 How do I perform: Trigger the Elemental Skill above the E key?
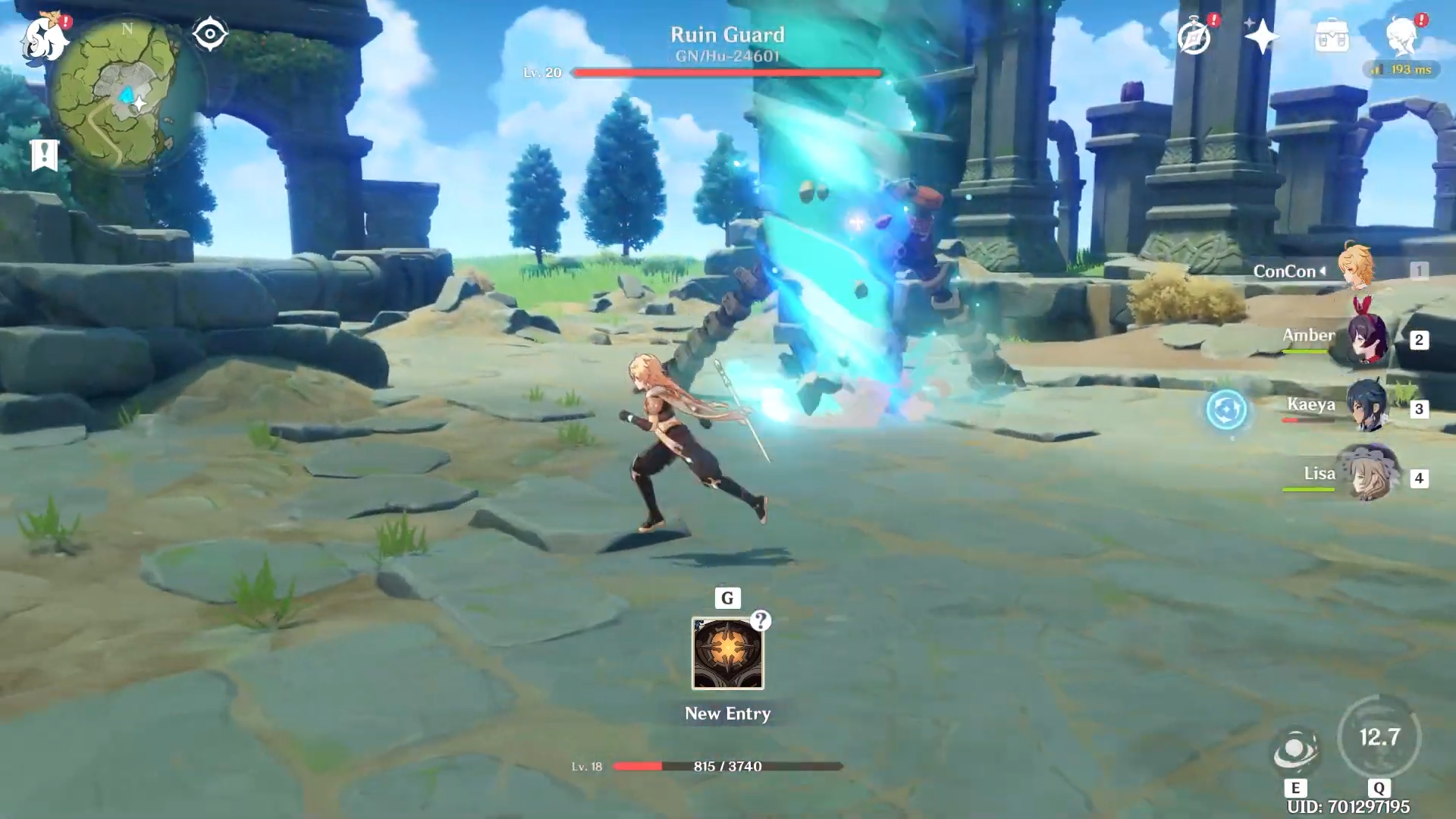tap(1296, 748)
